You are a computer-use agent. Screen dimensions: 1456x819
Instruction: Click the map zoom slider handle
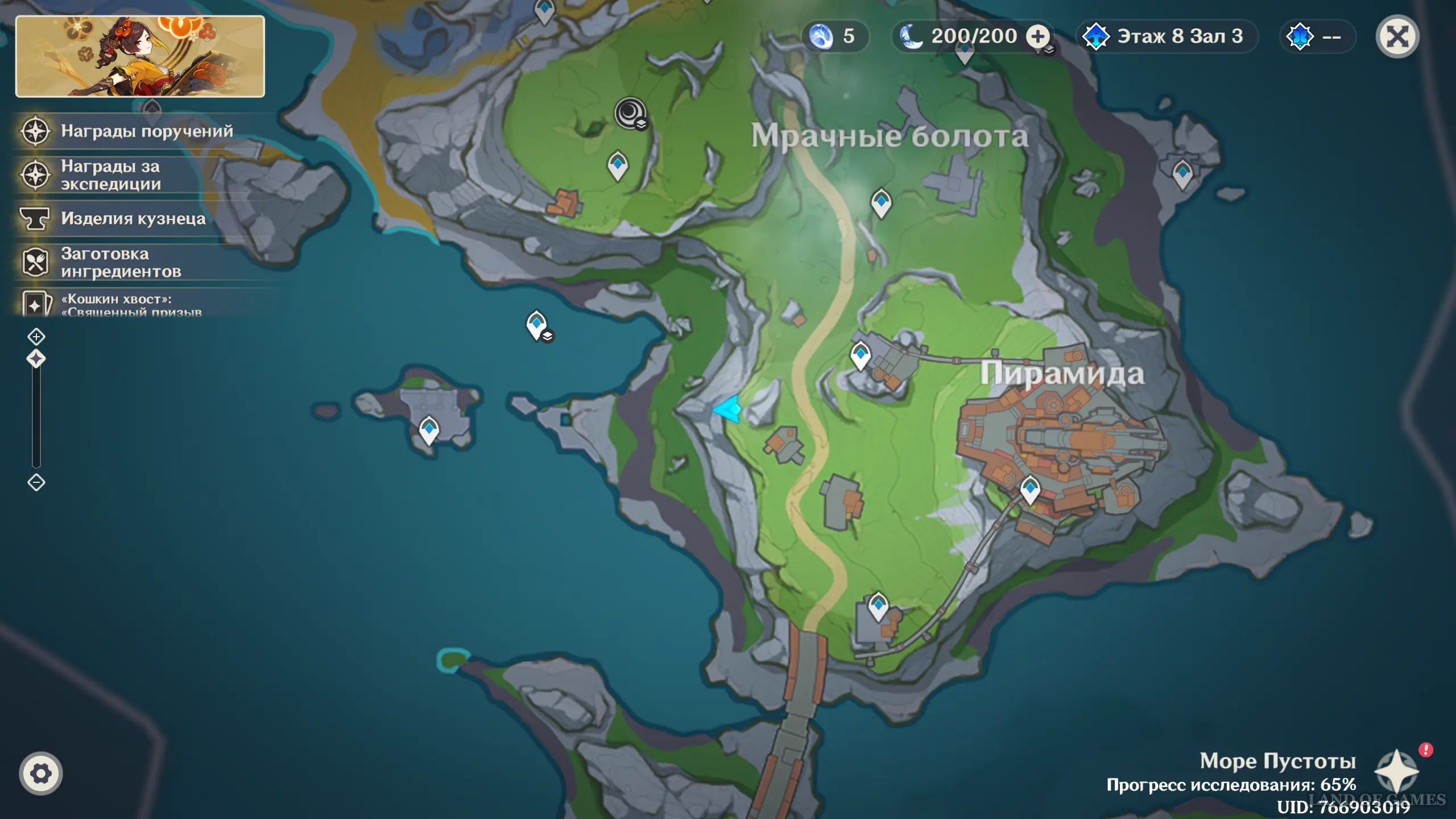coord(36,359)
